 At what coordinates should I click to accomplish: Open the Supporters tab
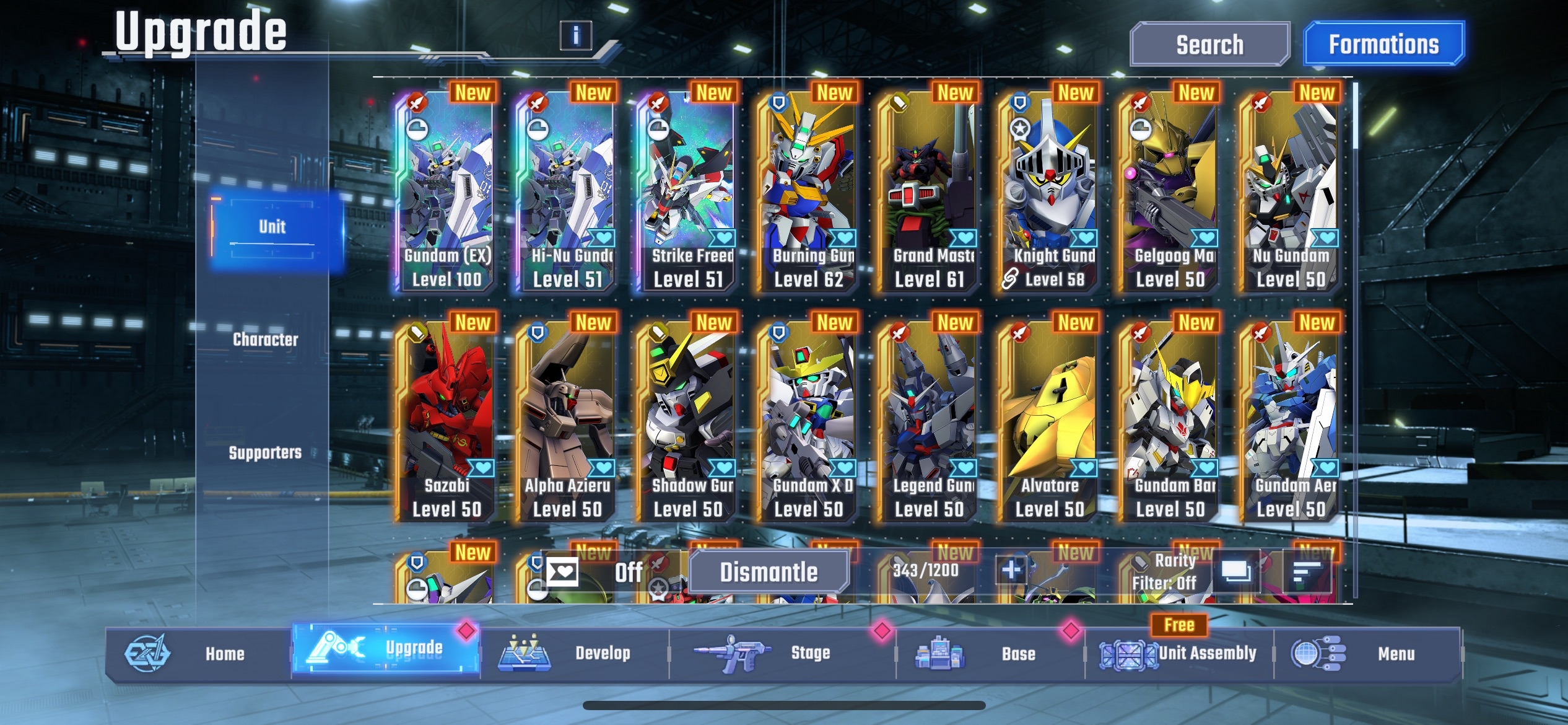coord(266,452)
